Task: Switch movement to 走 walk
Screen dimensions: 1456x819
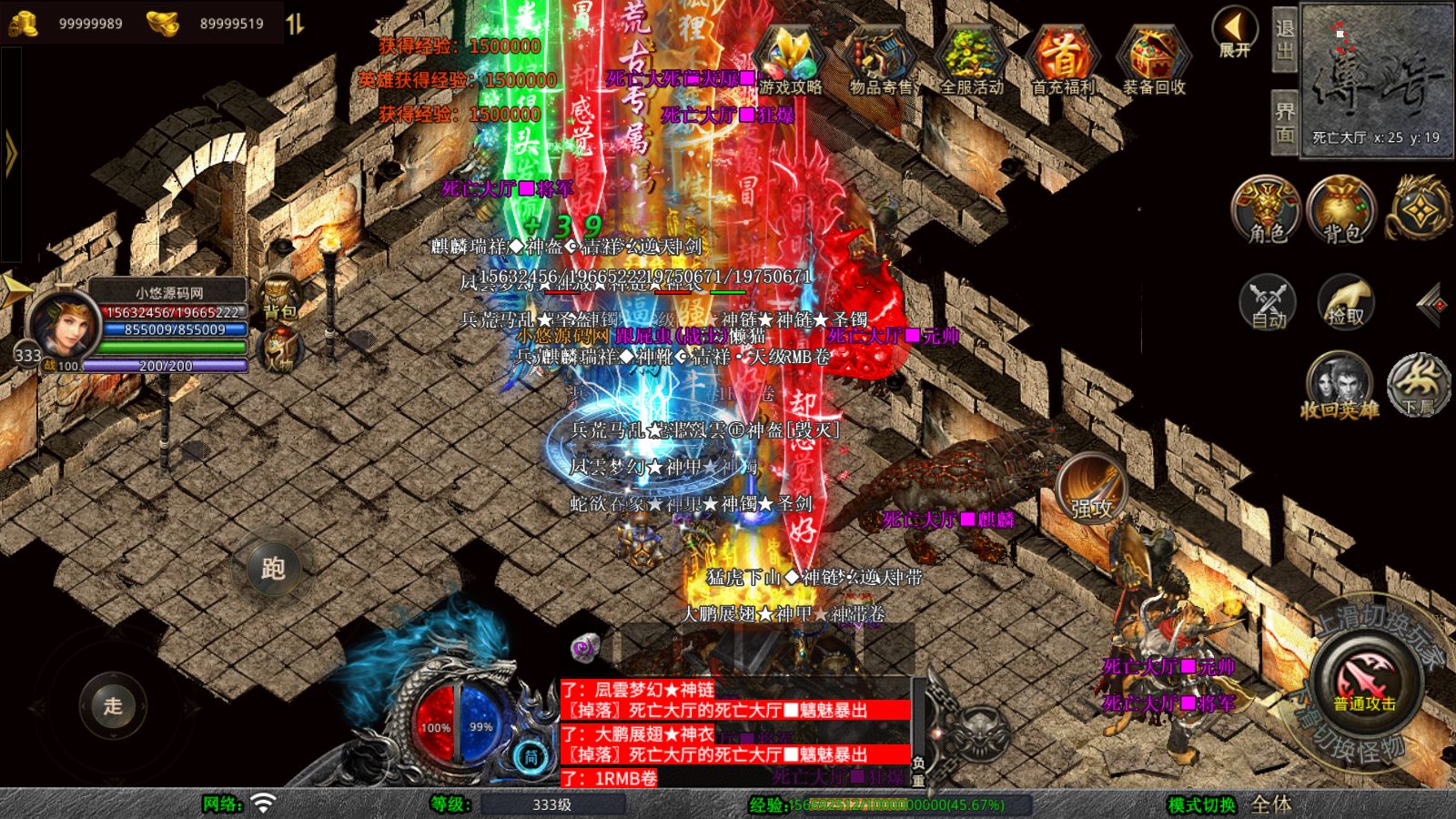Action: 113,705
